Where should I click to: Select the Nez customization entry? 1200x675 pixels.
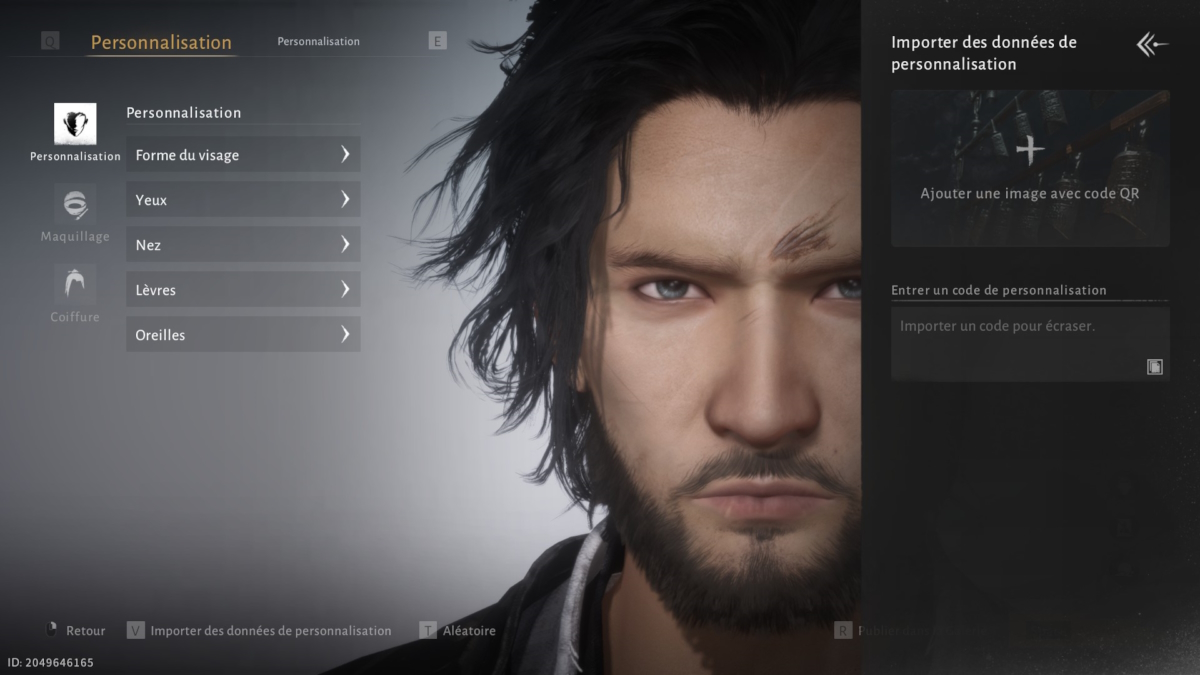click(x=243, y=245)
